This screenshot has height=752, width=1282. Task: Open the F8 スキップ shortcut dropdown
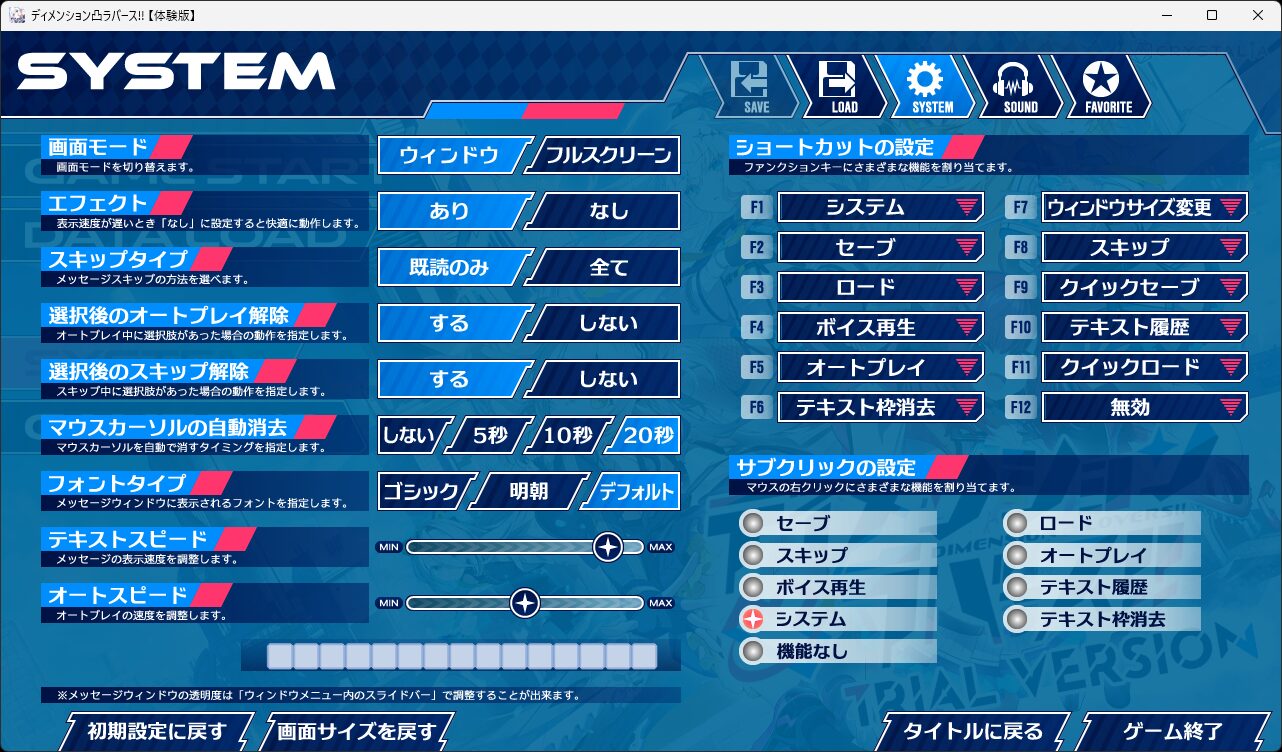(1144, 247)
